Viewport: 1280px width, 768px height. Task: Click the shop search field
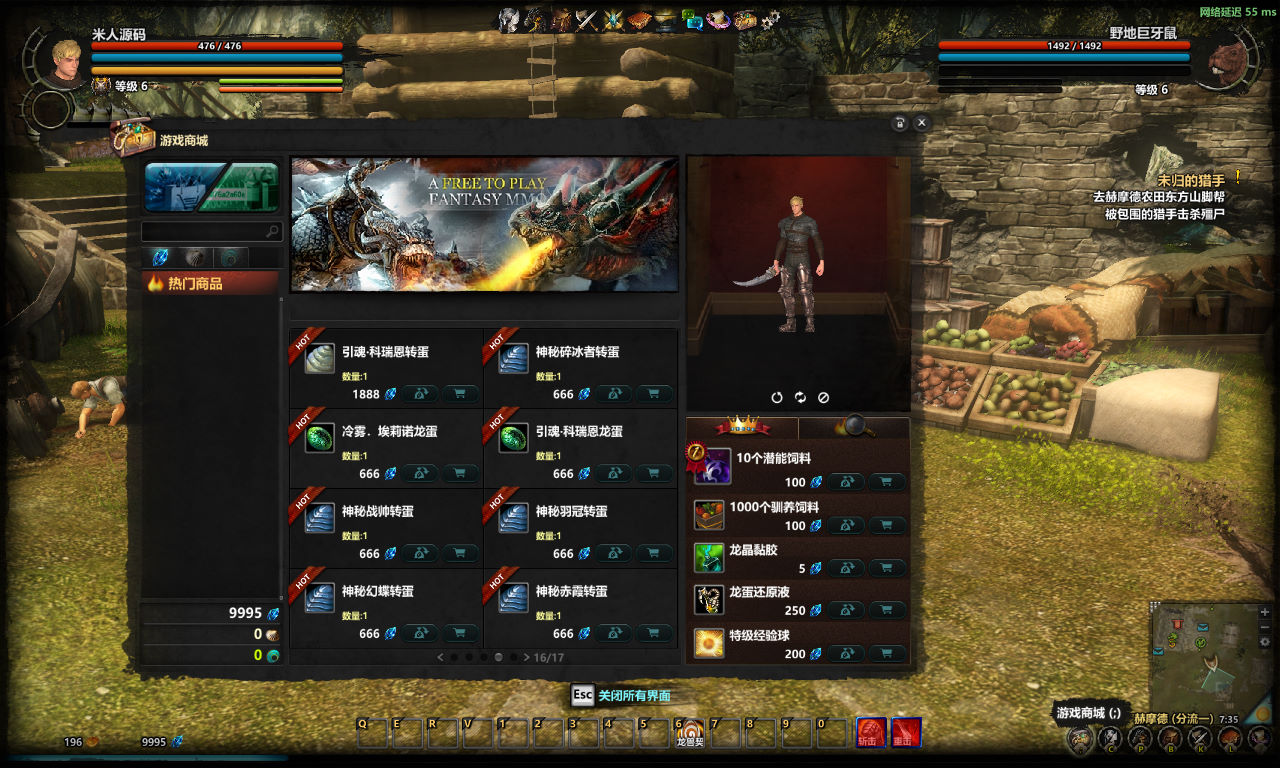click(x=205, y=232)
